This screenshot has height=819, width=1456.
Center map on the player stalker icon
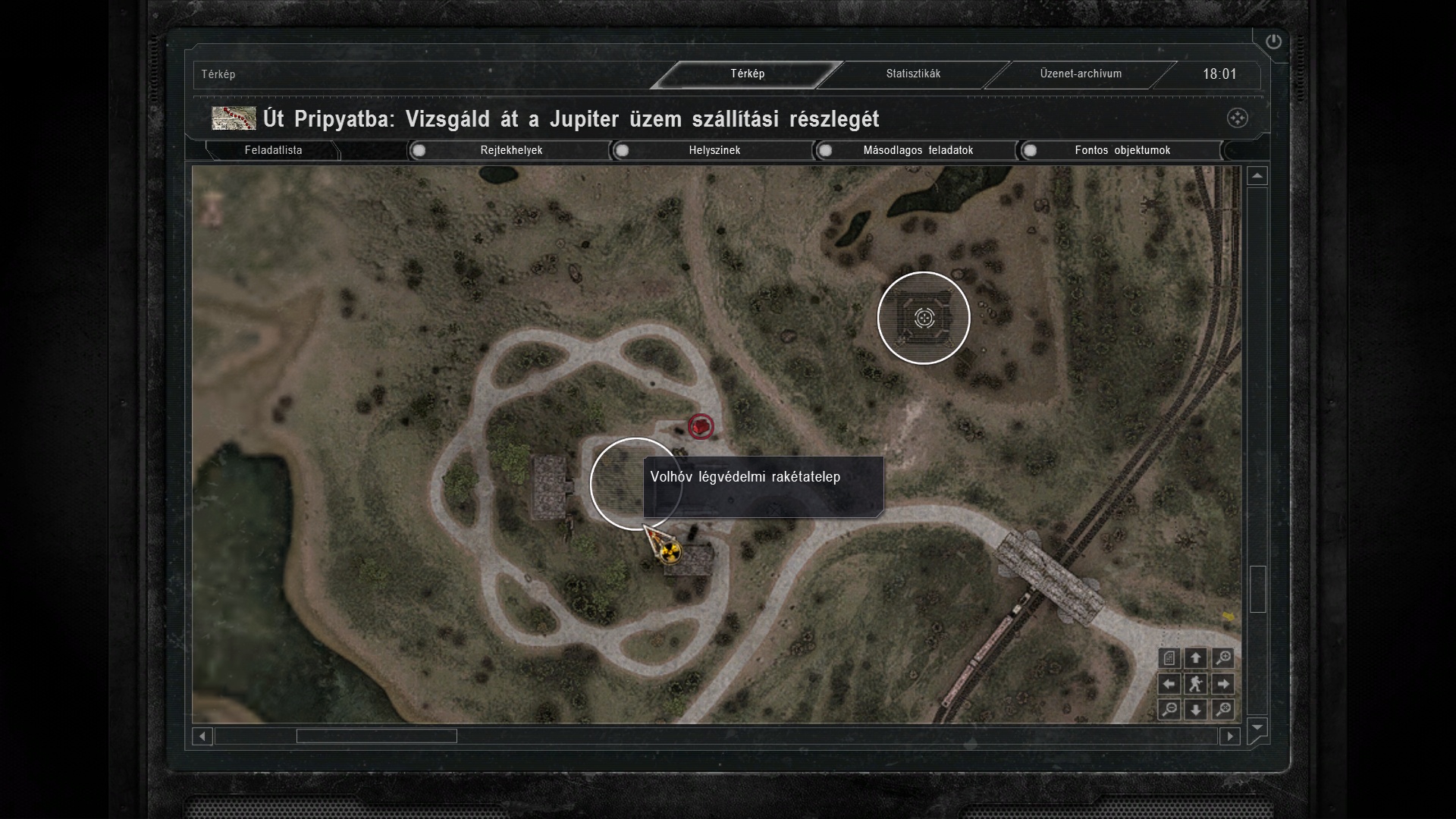pos(1196,684)
